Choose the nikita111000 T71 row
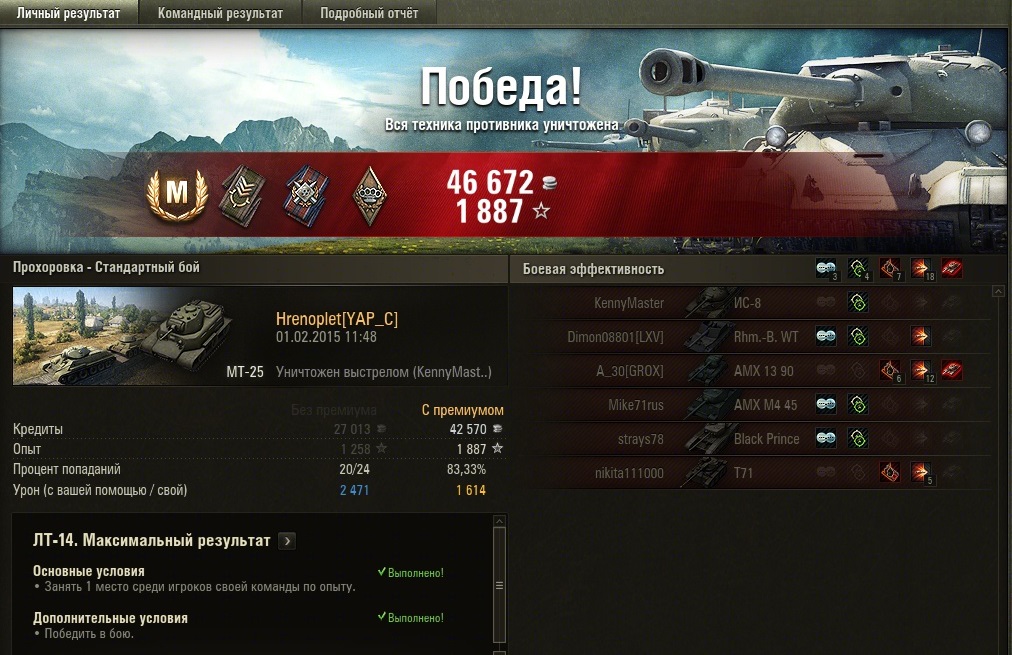This screenshot has width=1012, height=655. (x=750, y=473)
